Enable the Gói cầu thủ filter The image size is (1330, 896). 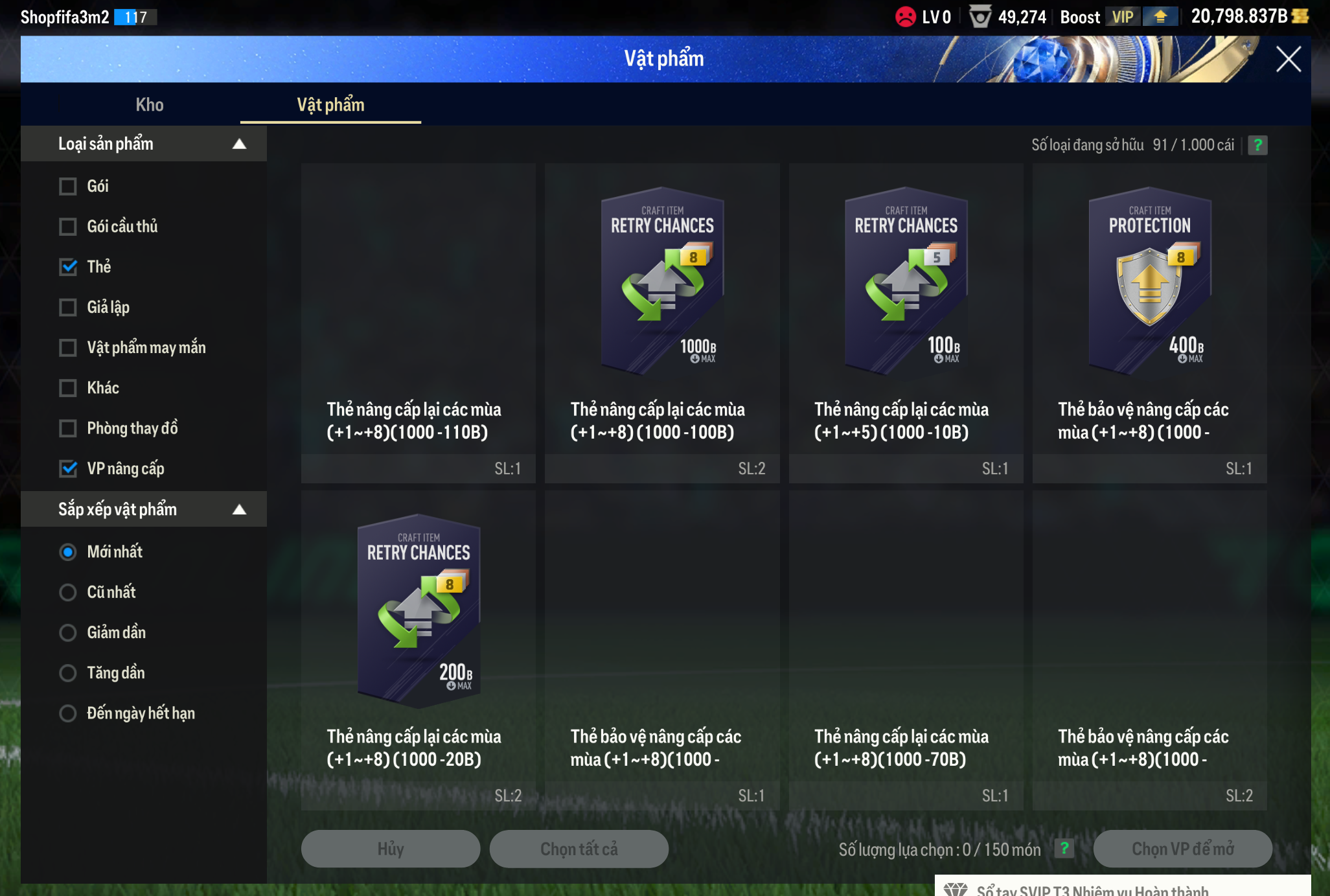pyautogui.click(x=68, y=227)
